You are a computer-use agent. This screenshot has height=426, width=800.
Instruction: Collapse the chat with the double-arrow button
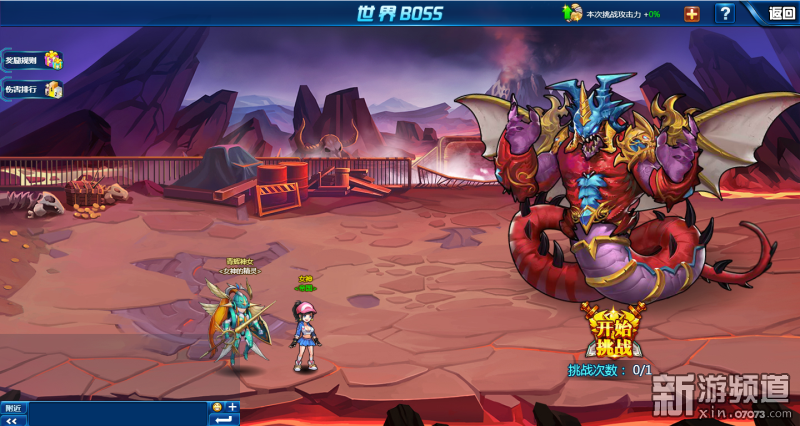[x=13, y=420]
